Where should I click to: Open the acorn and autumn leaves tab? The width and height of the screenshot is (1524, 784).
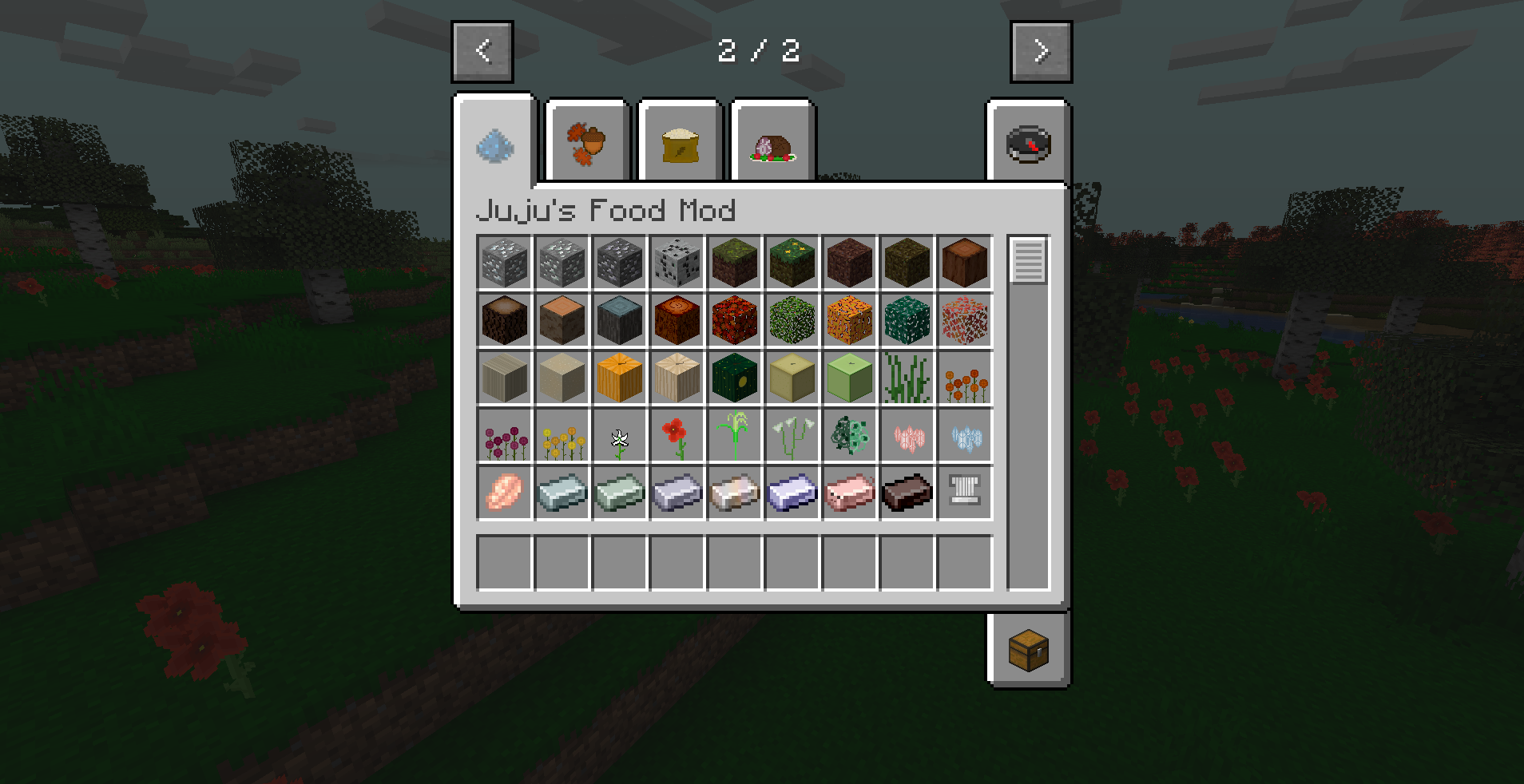point(585,142)
